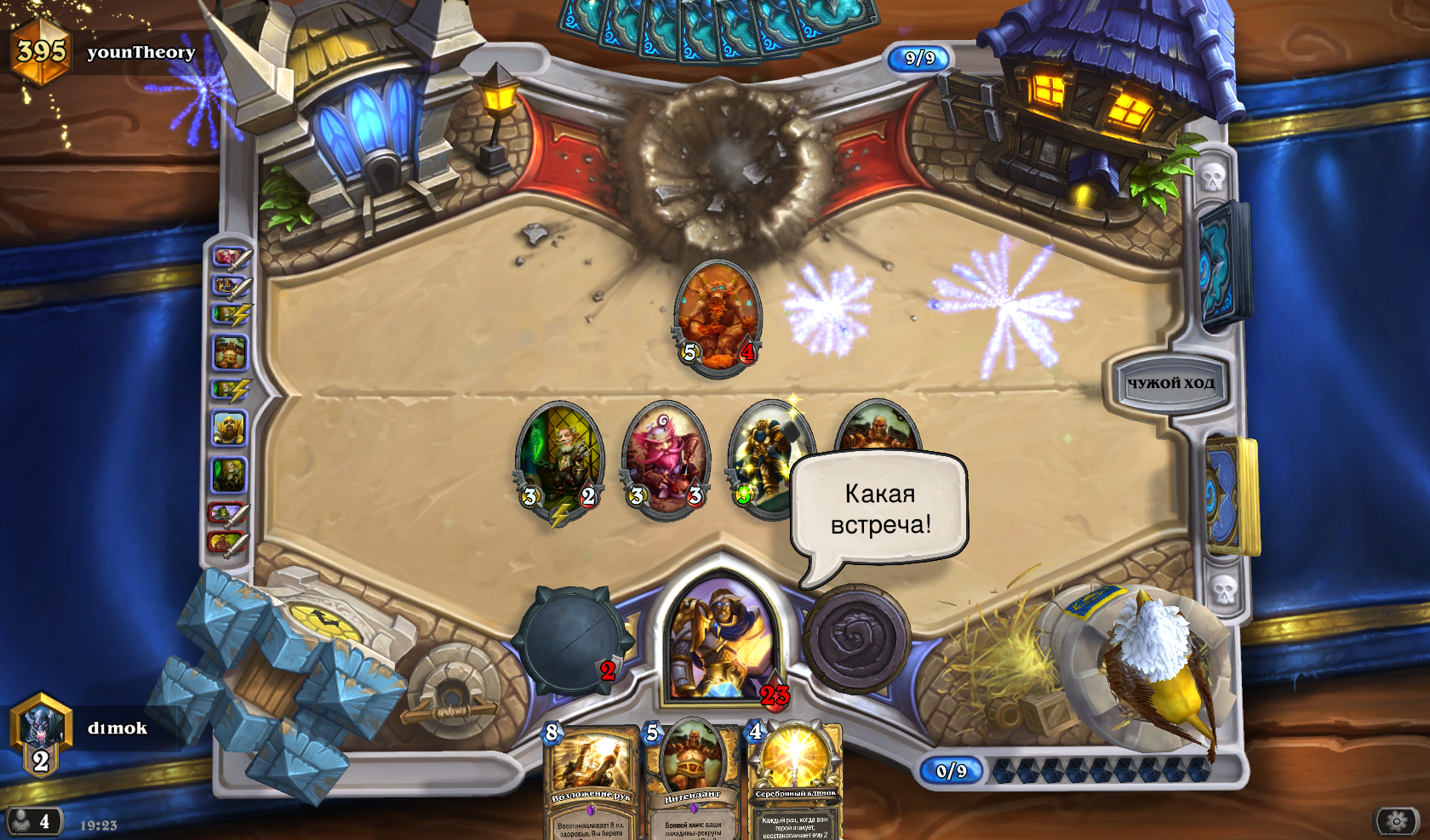This screenshot has height=840, width=1430.
Task: Open the spectator count icon
Action: [x=32, y=821]
